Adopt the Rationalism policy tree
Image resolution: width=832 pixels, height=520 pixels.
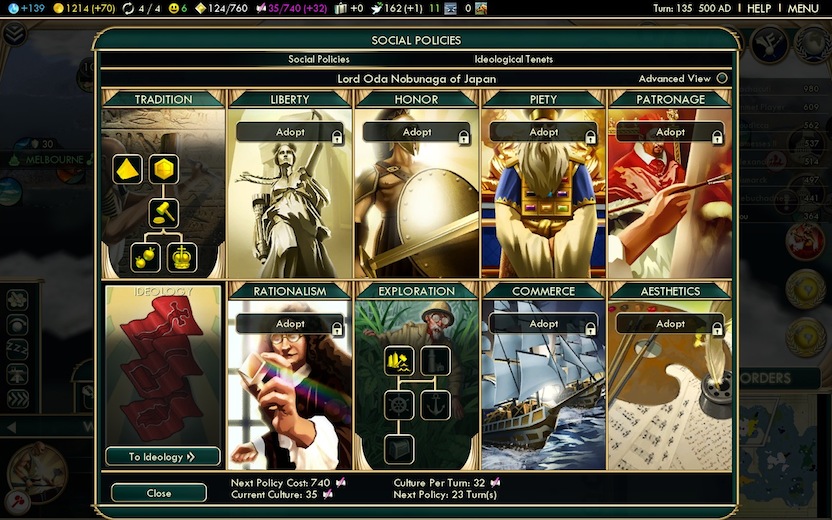(x=290, y=324)
